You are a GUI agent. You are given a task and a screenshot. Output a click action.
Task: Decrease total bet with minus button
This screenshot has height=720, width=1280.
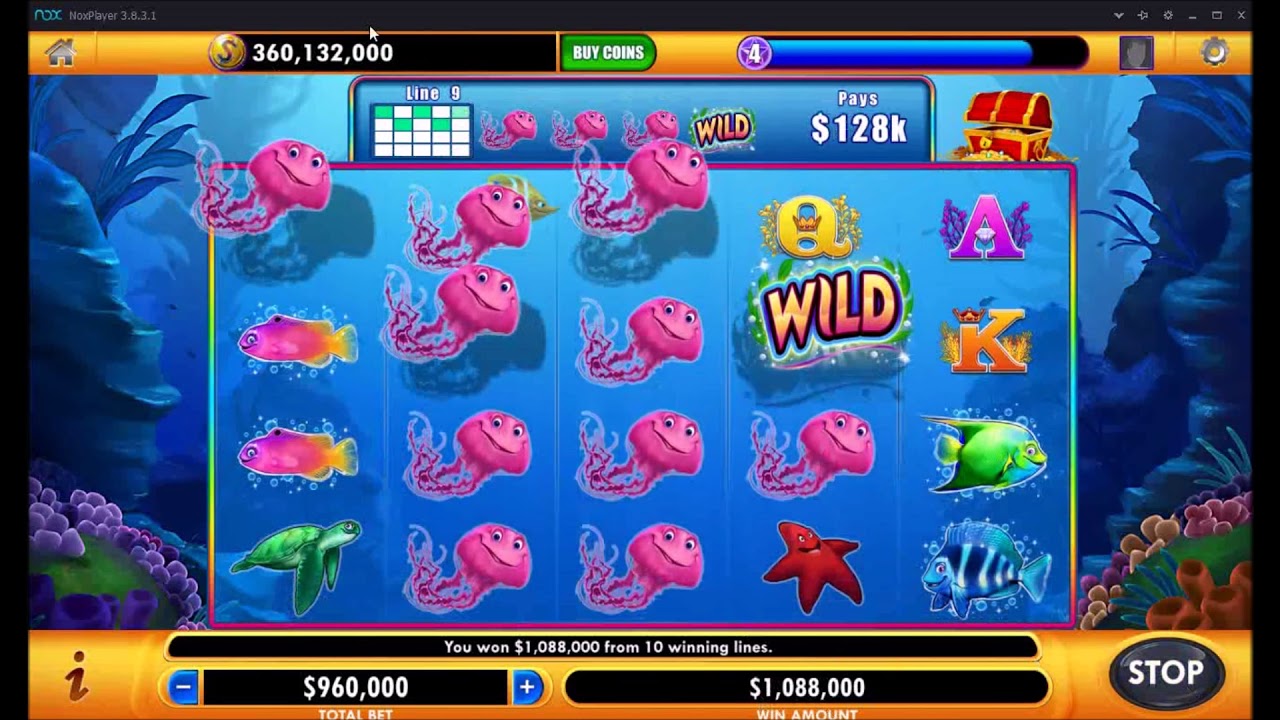[183, 687]
